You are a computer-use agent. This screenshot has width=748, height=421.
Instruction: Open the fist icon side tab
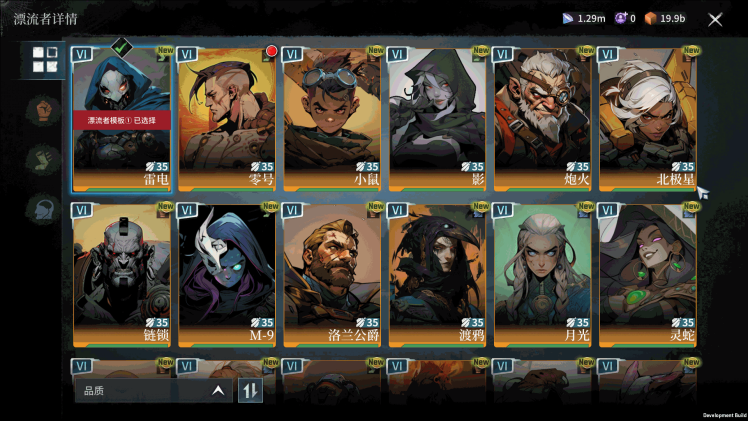(45, 108)
